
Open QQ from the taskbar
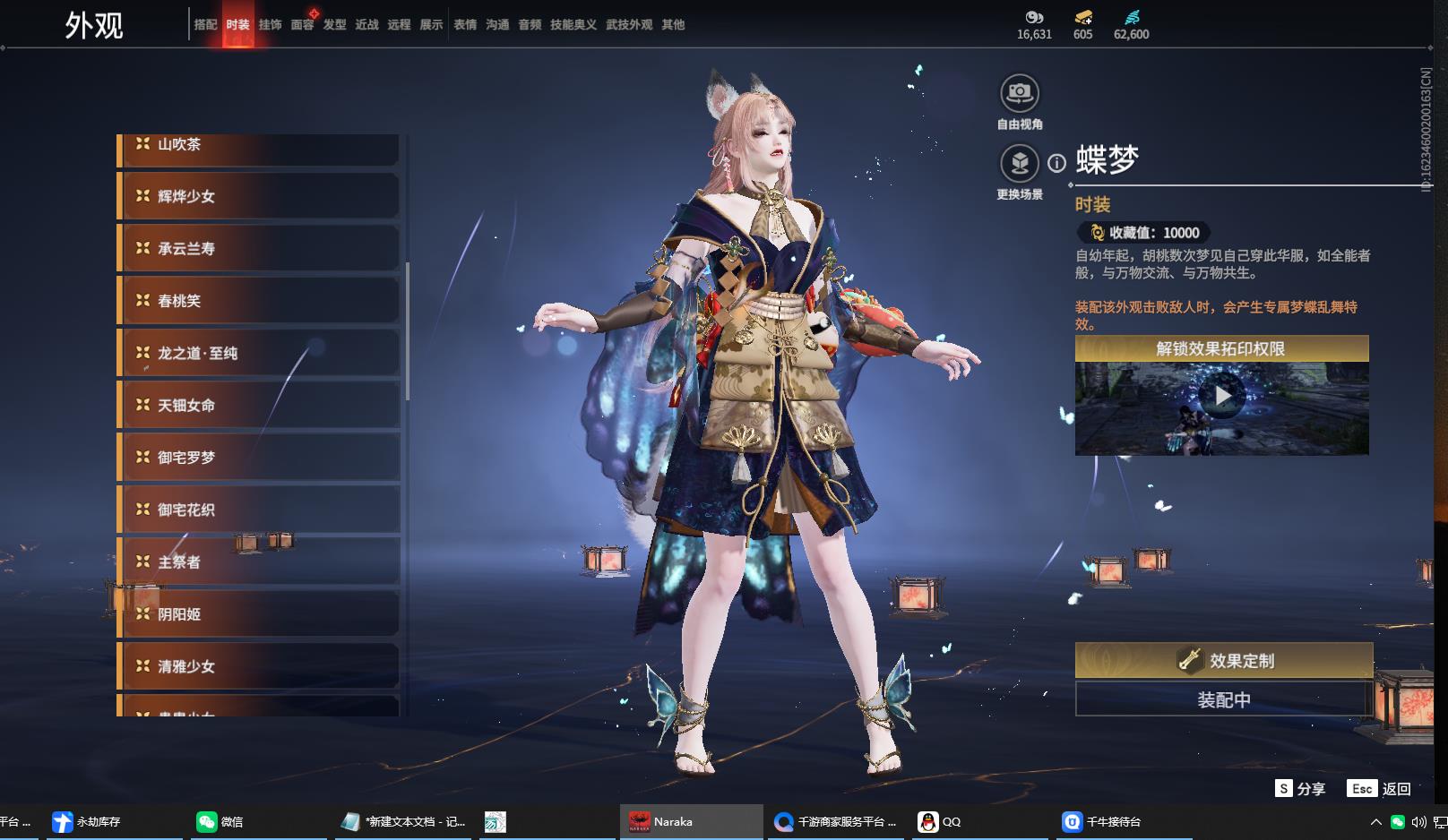940,821
